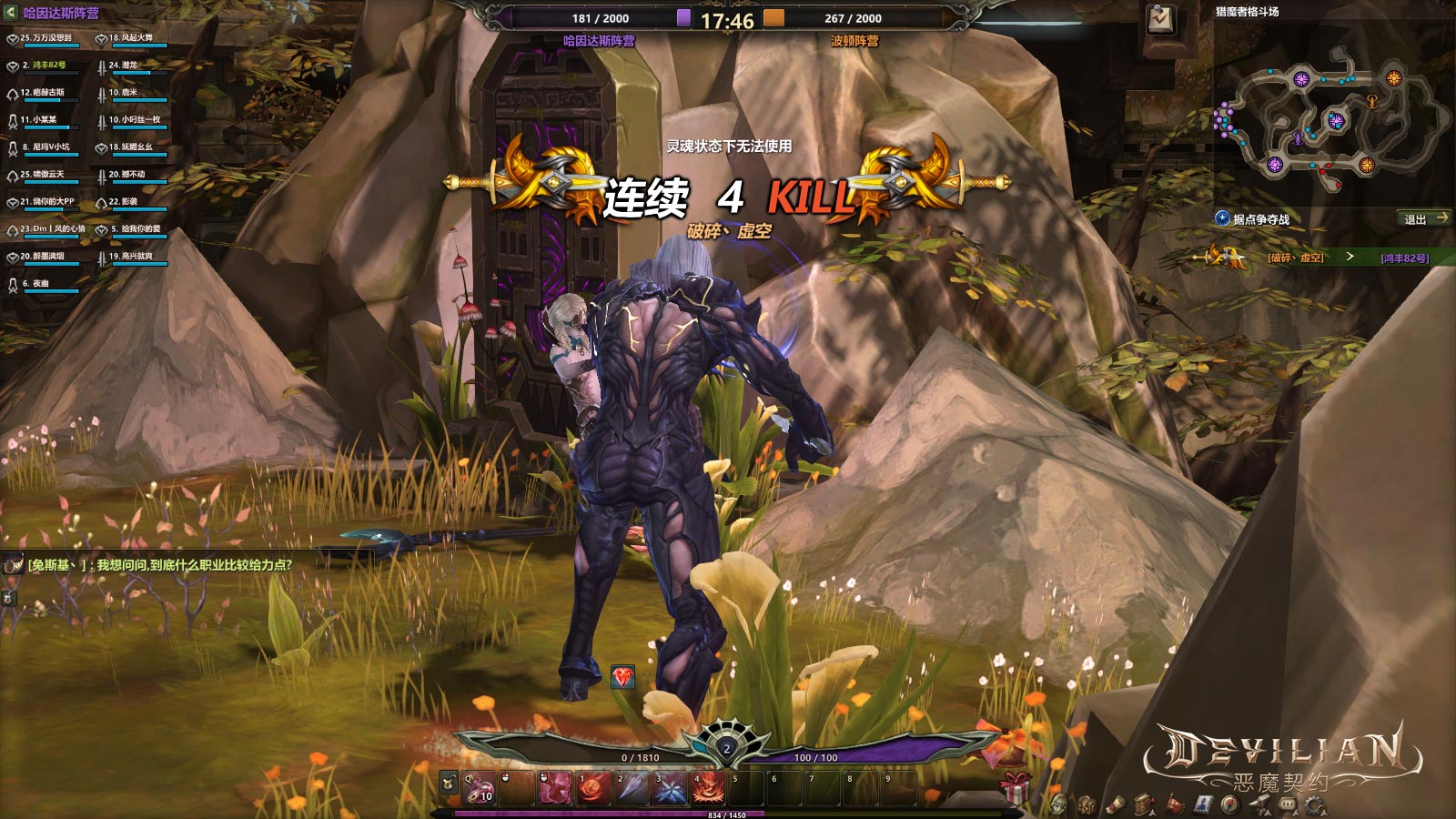Activate the blue ice shard skill in slot 3
This screenshot has width=1456, height=819.
[x=671, y=788]
